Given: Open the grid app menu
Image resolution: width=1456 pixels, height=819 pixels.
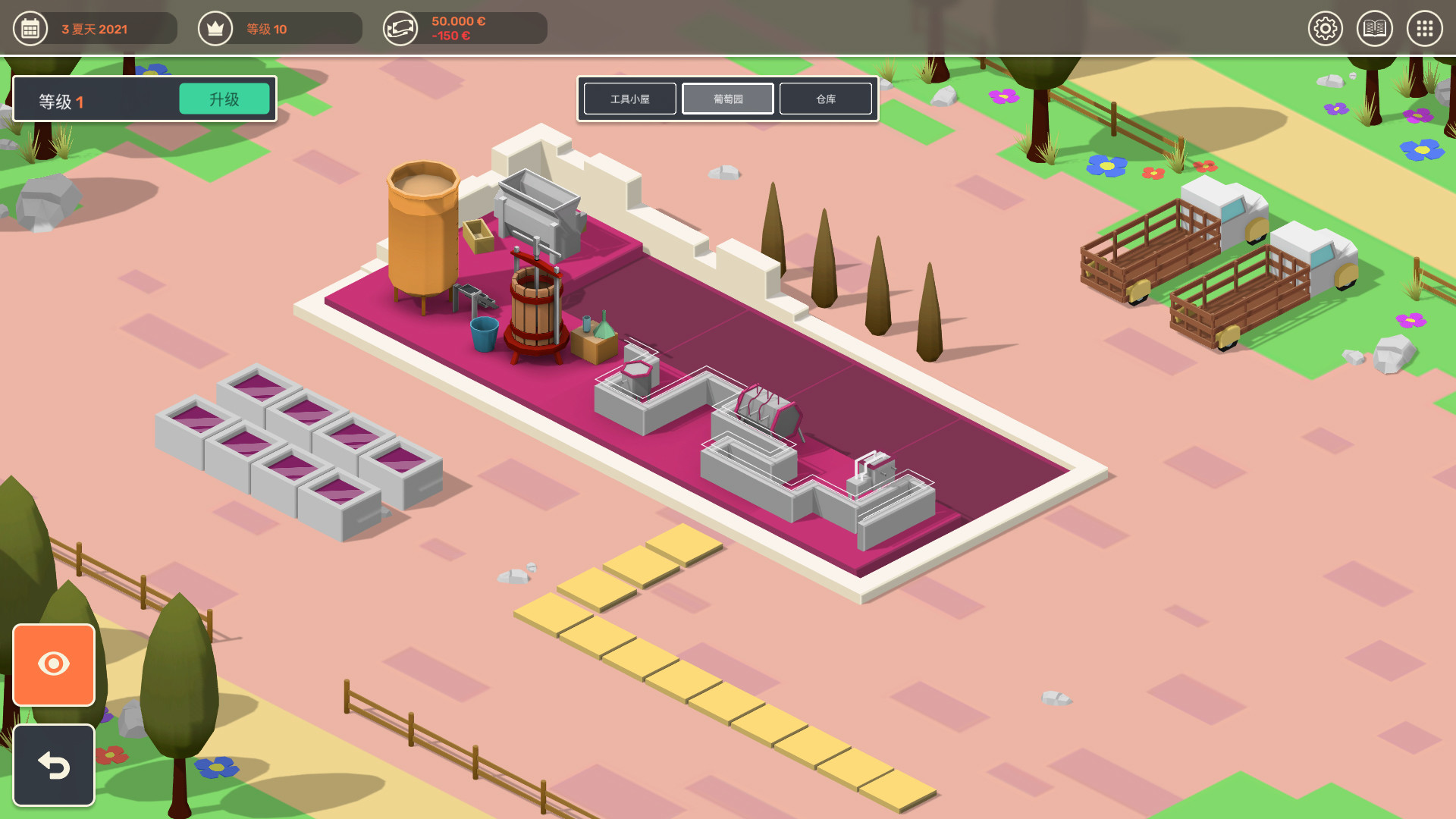Looking at the screenshot, I should click(1424, 29).
